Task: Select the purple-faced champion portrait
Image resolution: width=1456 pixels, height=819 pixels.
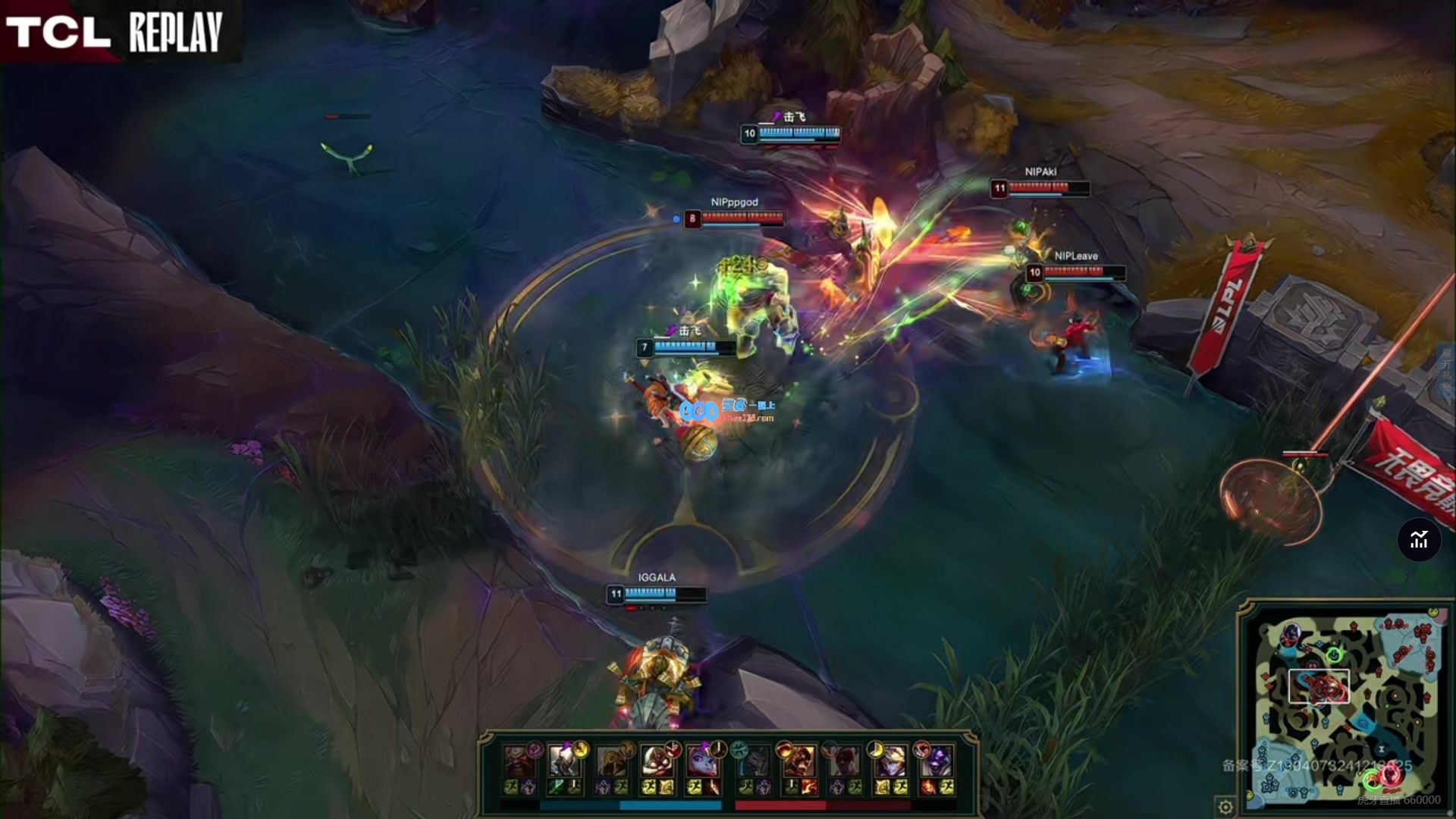Action: click(937, 761)
